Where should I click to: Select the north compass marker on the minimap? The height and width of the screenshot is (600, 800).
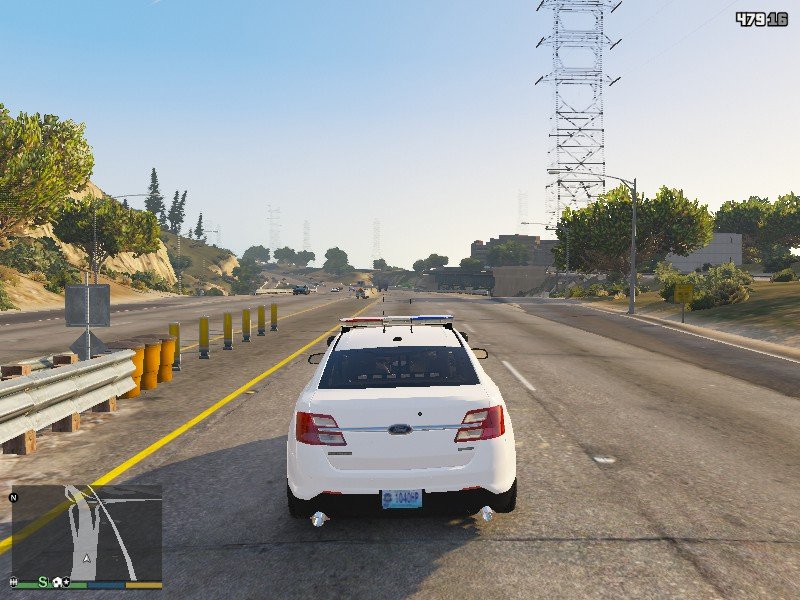(15, 496)
